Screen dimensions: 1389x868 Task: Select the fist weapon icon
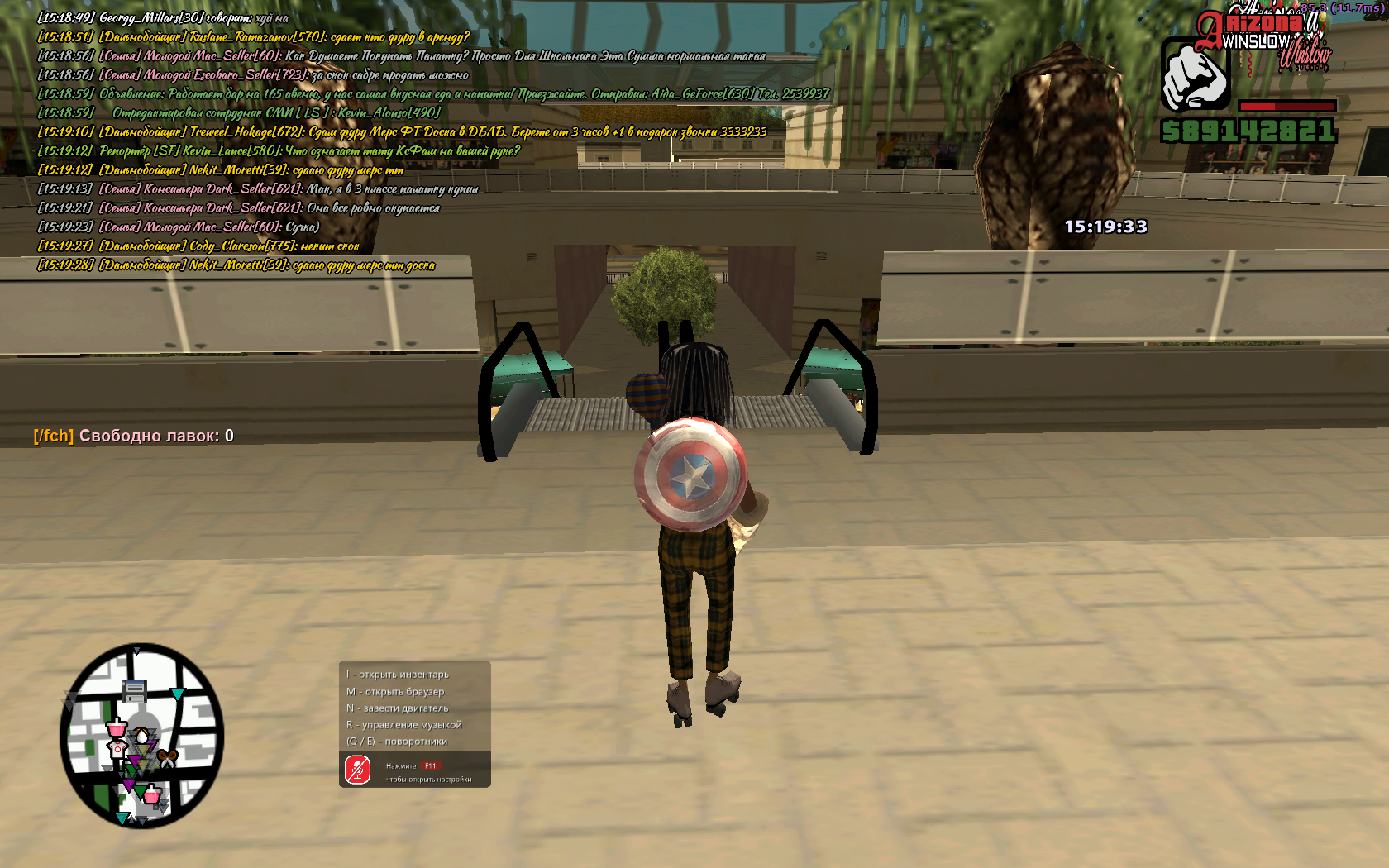[1196, 75]
